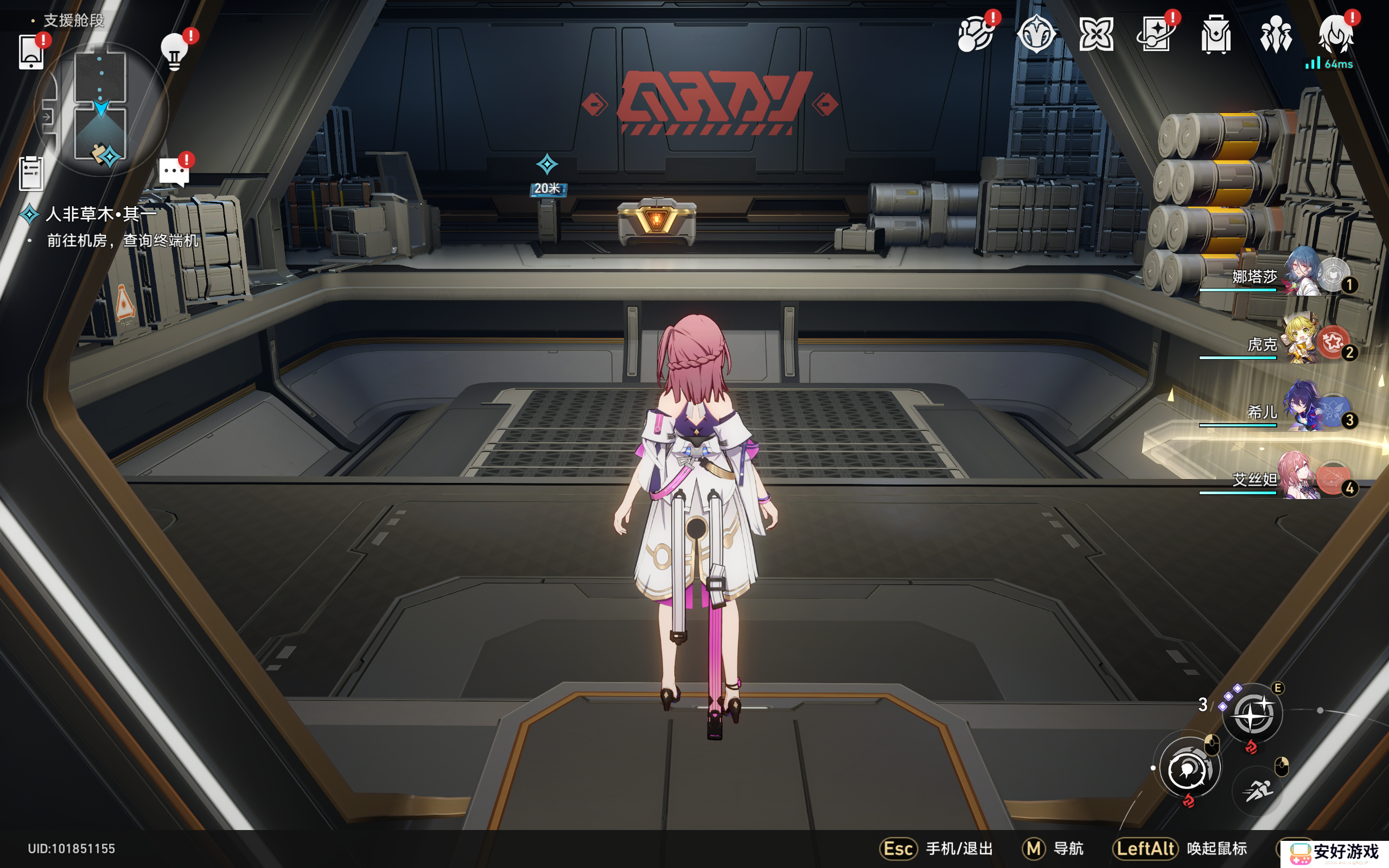Activate the technique skill icon

tap(1252, 714)
